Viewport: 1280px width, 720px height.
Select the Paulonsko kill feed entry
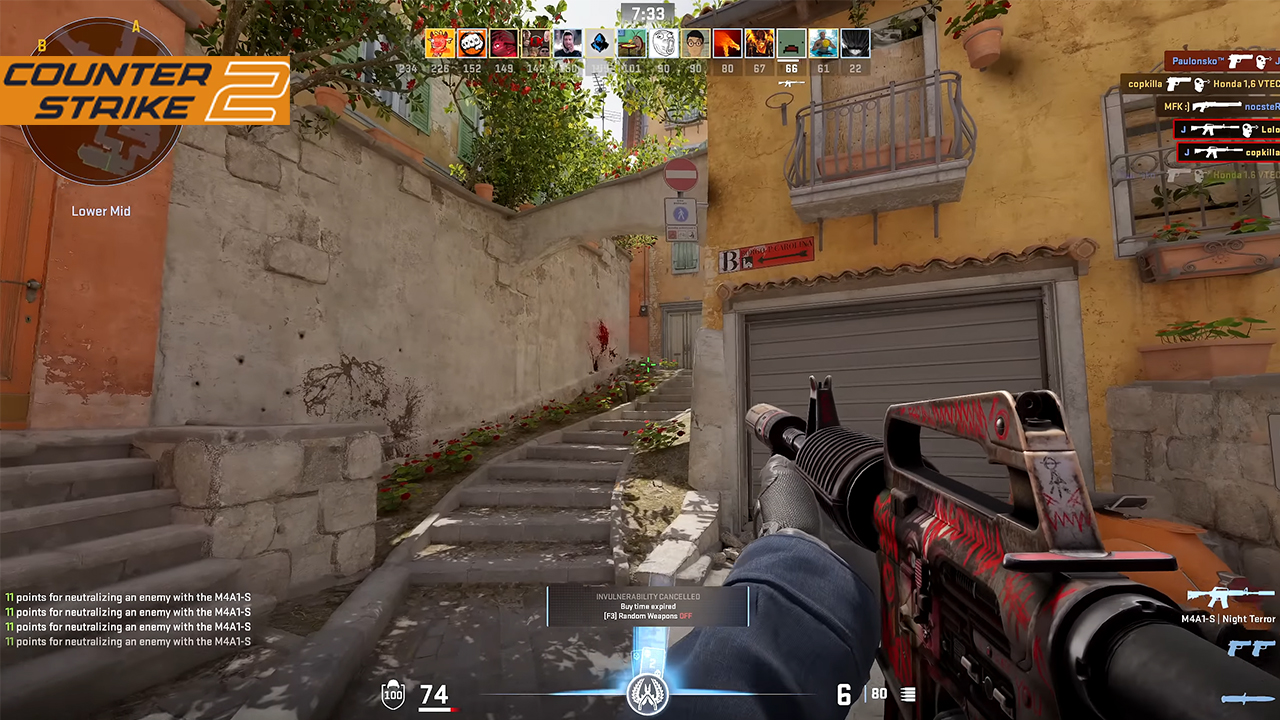pos(1222,61)
